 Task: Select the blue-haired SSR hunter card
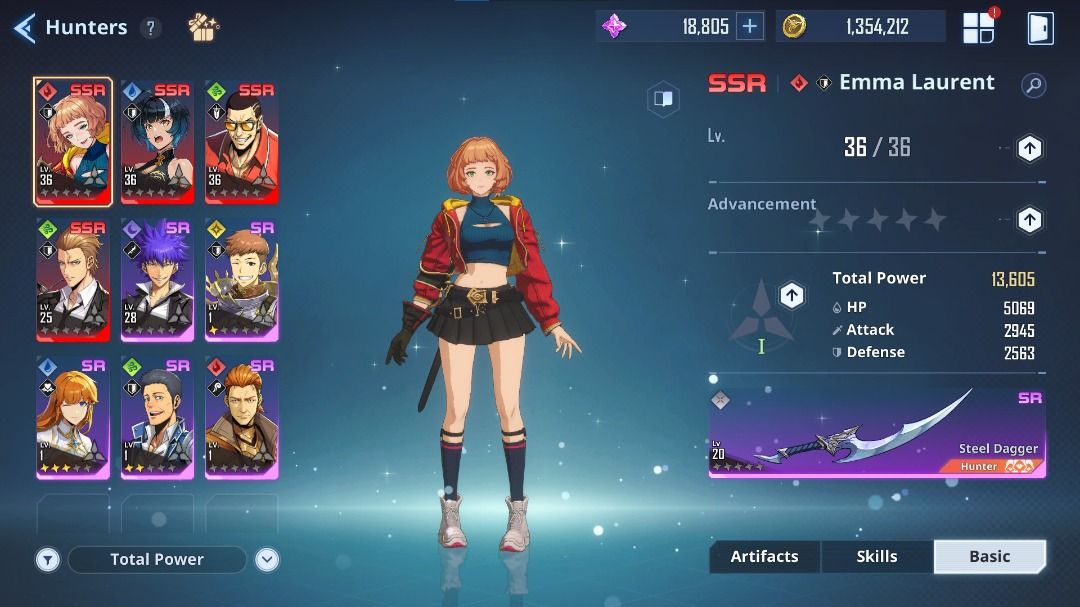pos(157,142)
